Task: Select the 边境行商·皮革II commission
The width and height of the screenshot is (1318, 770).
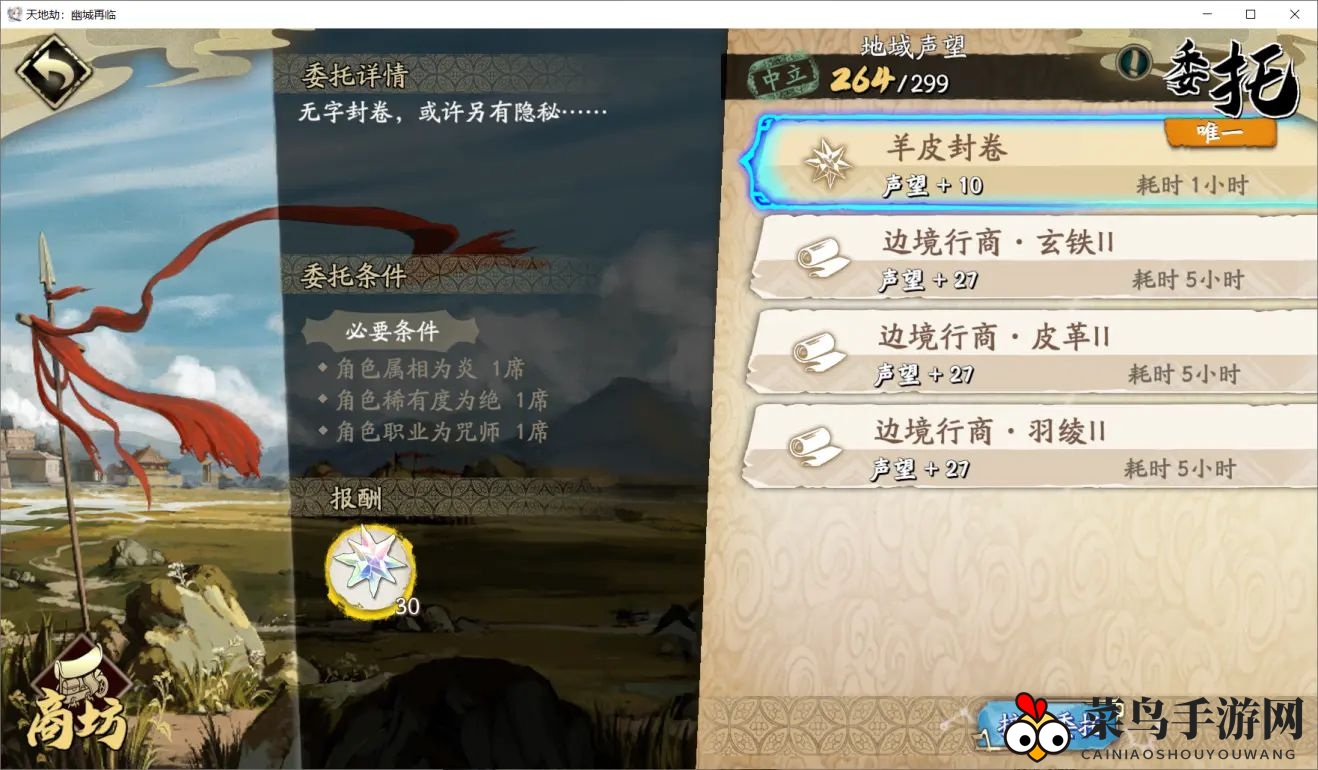Action: coord(1030,353)
